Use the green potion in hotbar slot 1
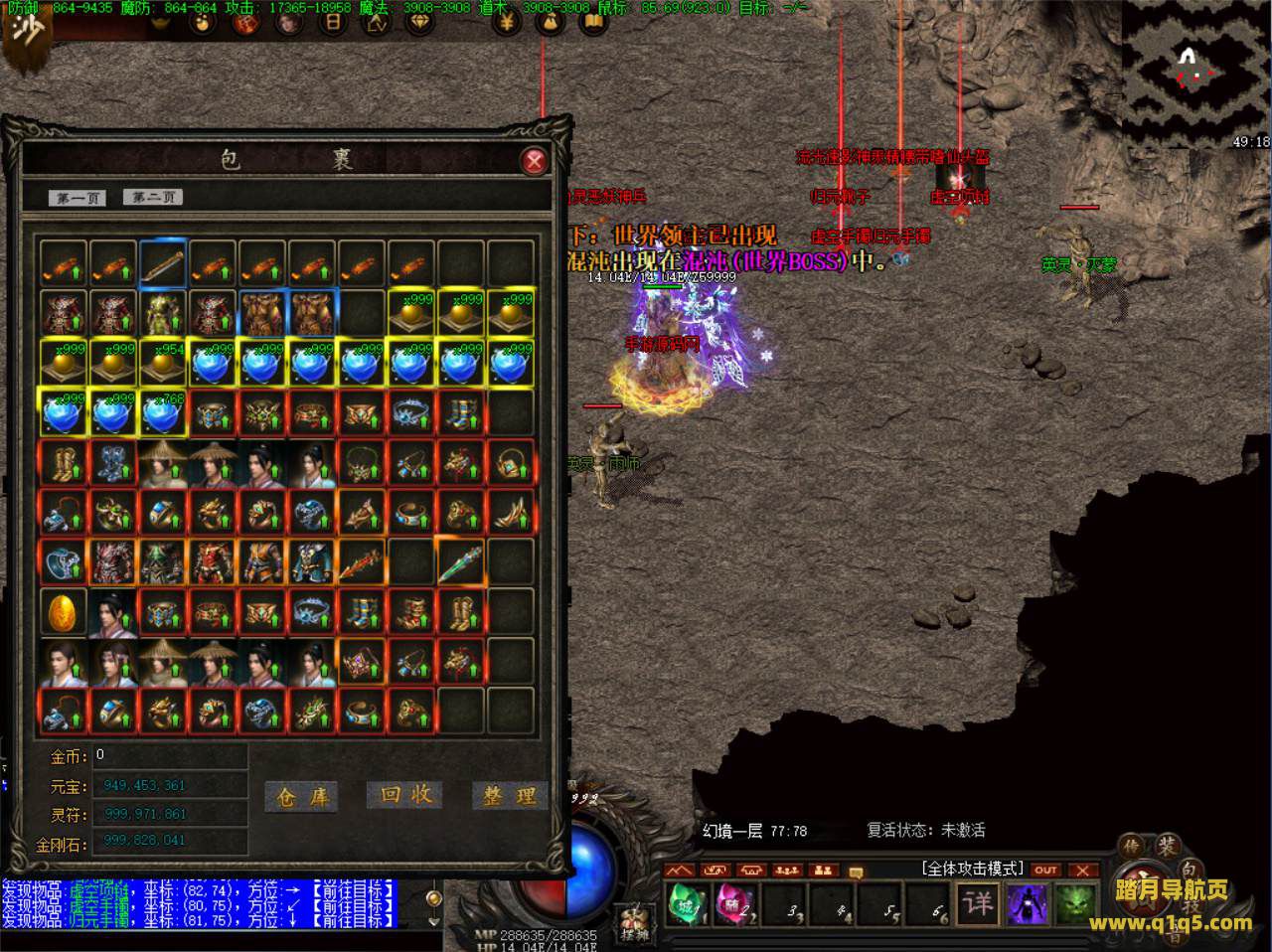This screenshot has width=1272, height=952. [x=687, y=905]
